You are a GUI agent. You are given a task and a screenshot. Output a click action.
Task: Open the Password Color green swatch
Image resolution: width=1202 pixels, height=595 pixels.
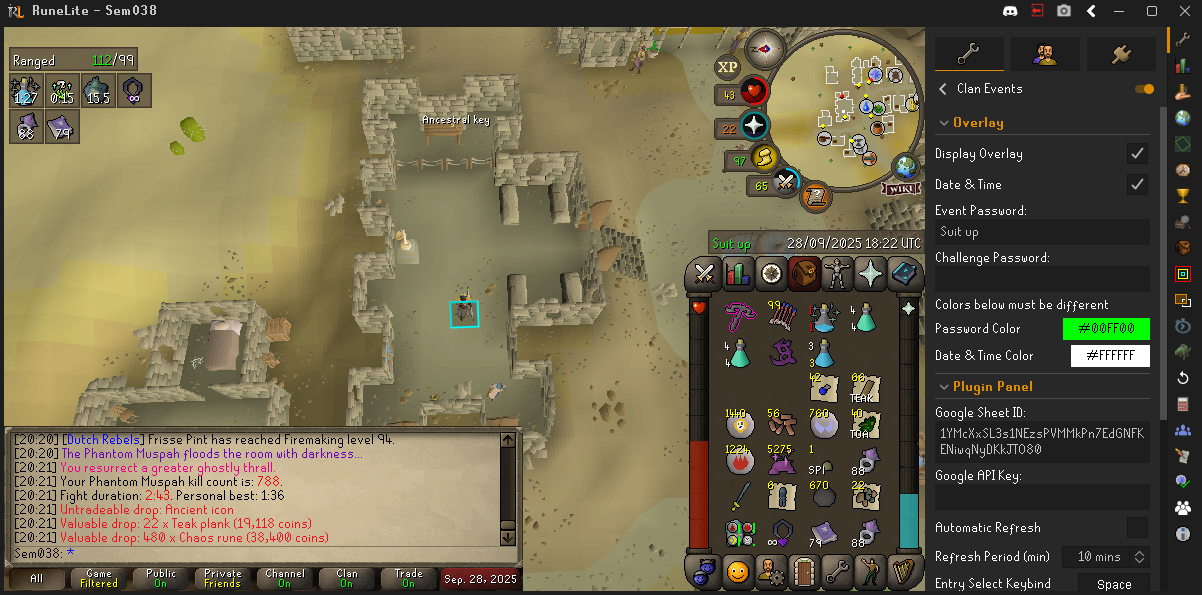(1106, 329)
